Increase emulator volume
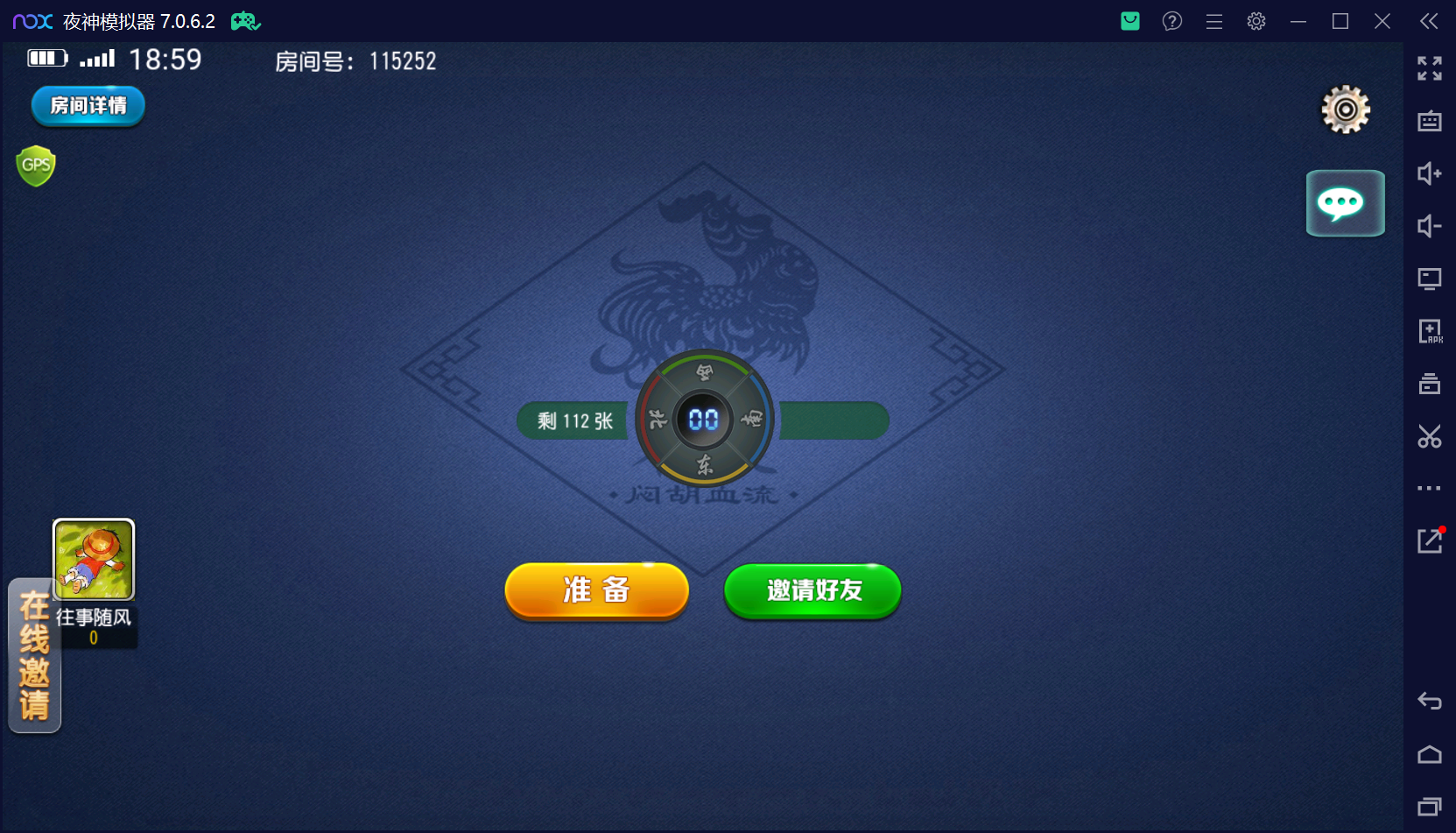The height and width of the screenshot is (833, 1456). tap(1429, 174)
